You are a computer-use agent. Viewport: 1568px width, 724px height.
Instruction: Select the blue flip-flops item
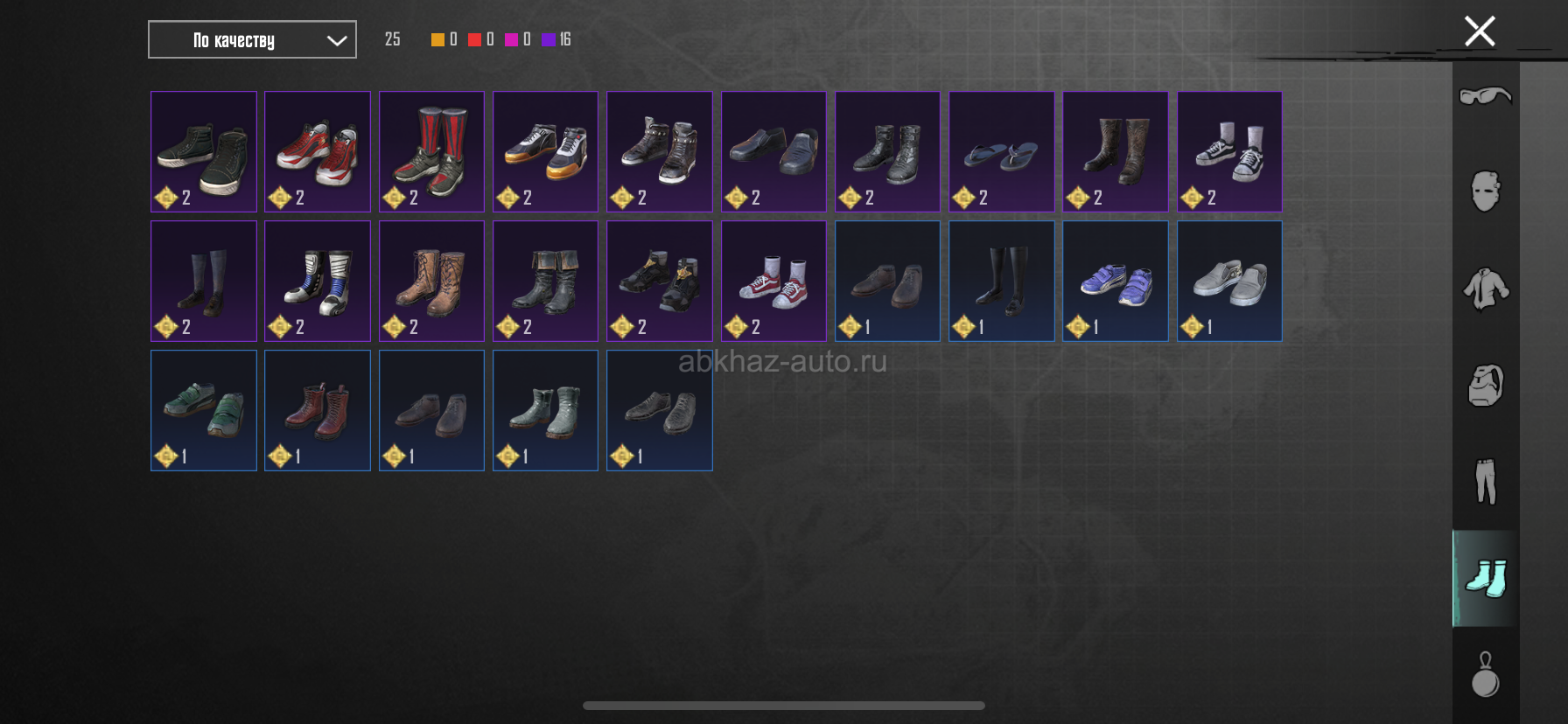[1001, 151]
